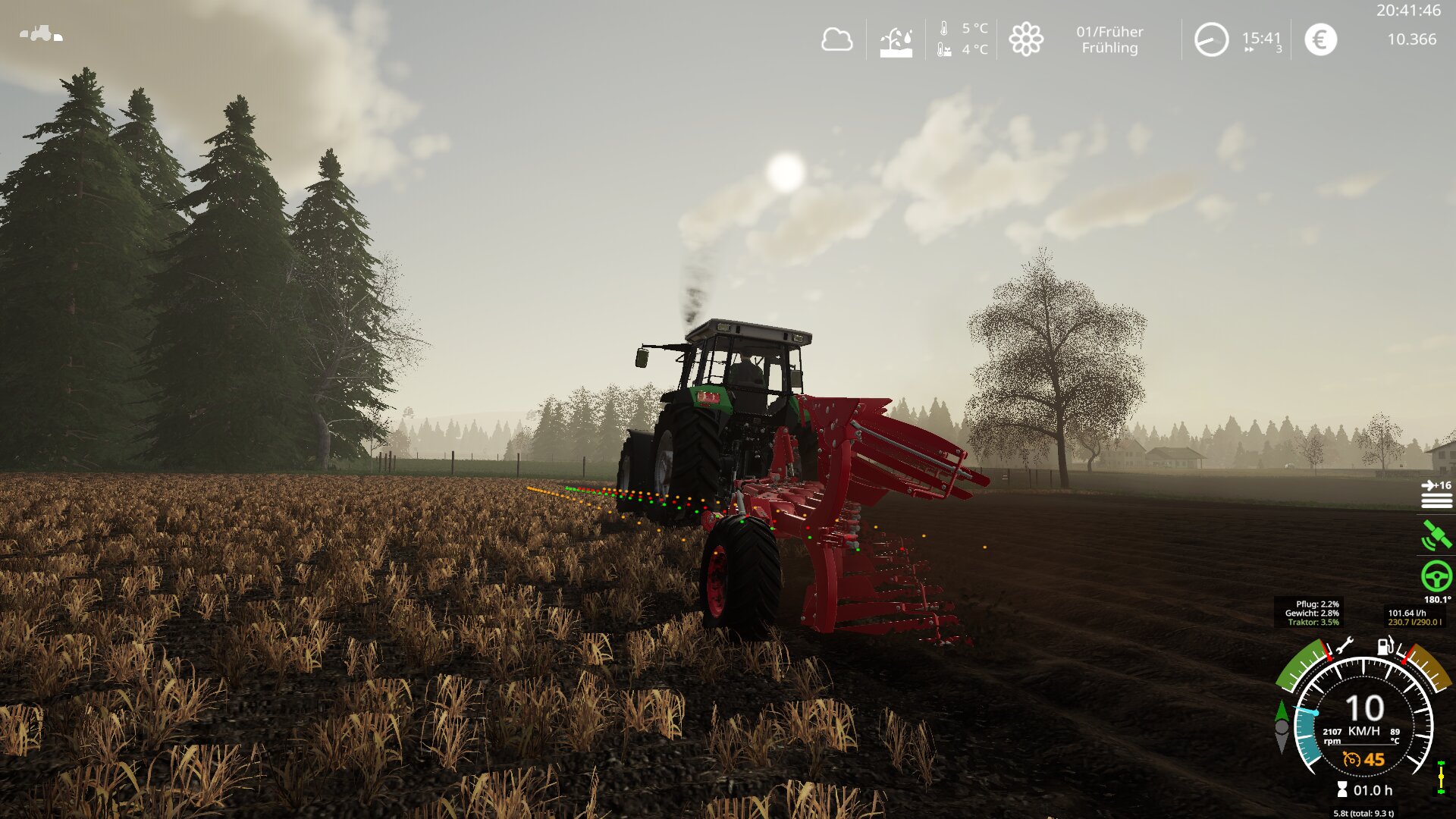Screen dimensions: 1456x819
Task: Click the yellow drivetrain axle diagram
Action: pyautogui.click(x=1441, y=779)
